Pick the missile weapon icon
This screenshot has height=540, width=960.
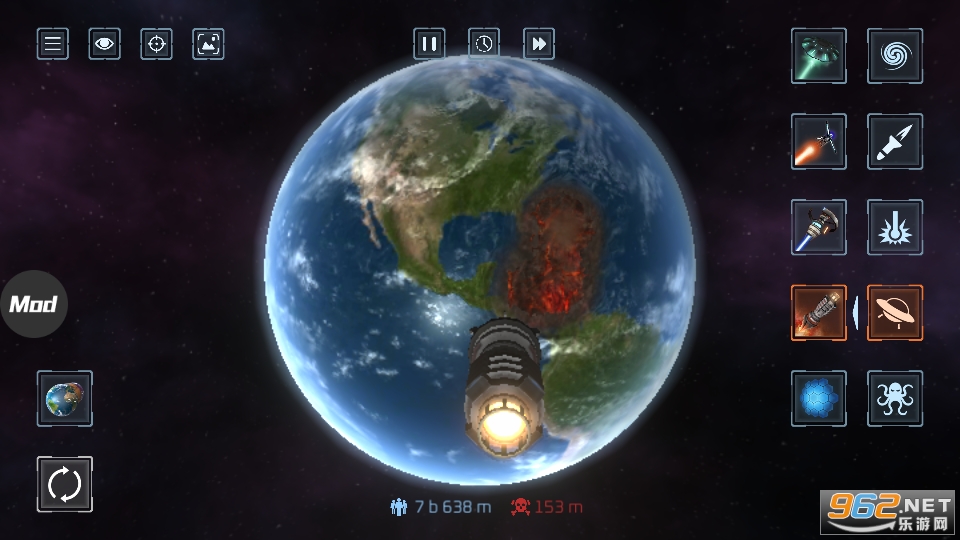(895, 142)
